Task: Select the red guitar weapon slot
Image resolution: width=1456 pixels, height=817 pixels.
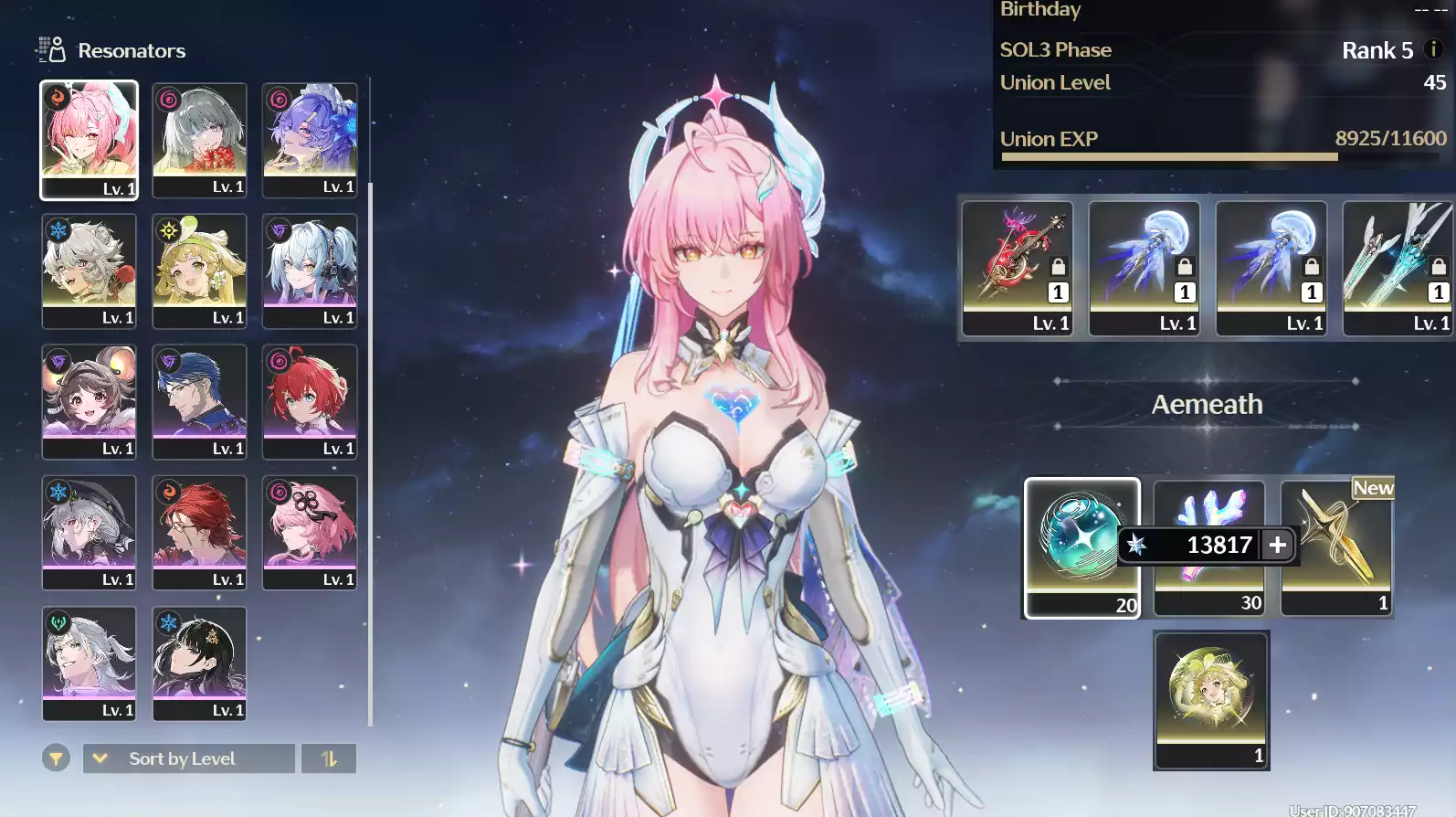Action: tap(1018, 268)
